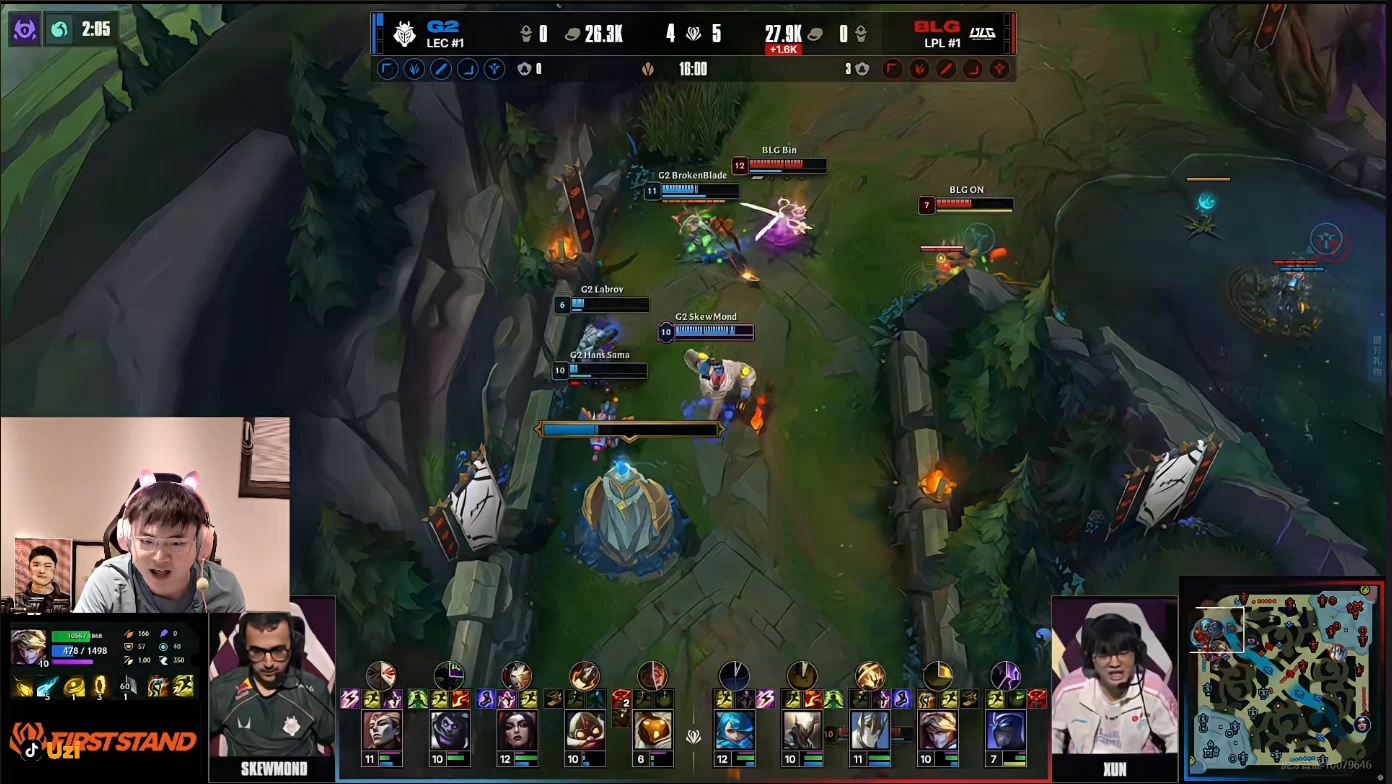The width and height of the screenshot is (1392, 784).
Task: Click Ezreal's portrait in the stats panel
Action: [27, 648]
